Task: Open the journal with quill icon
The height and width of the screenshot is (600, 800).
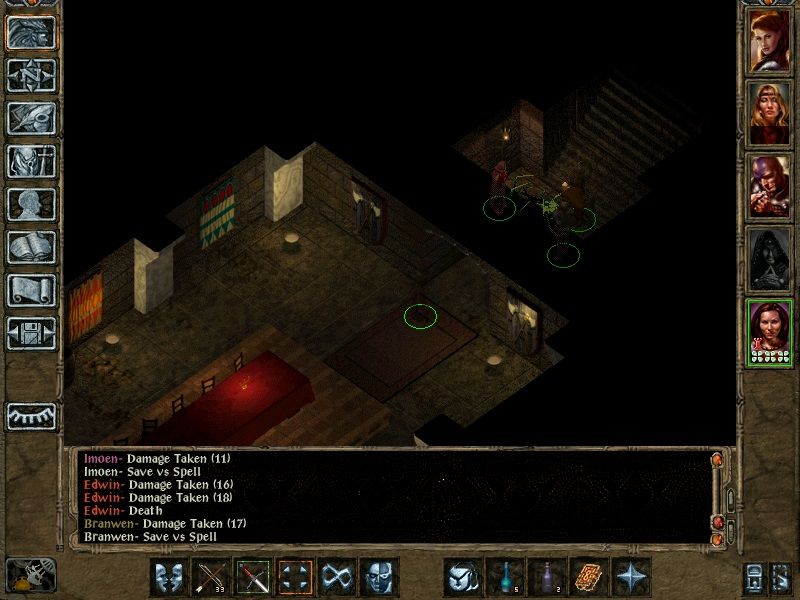Action: click(32, 118)
